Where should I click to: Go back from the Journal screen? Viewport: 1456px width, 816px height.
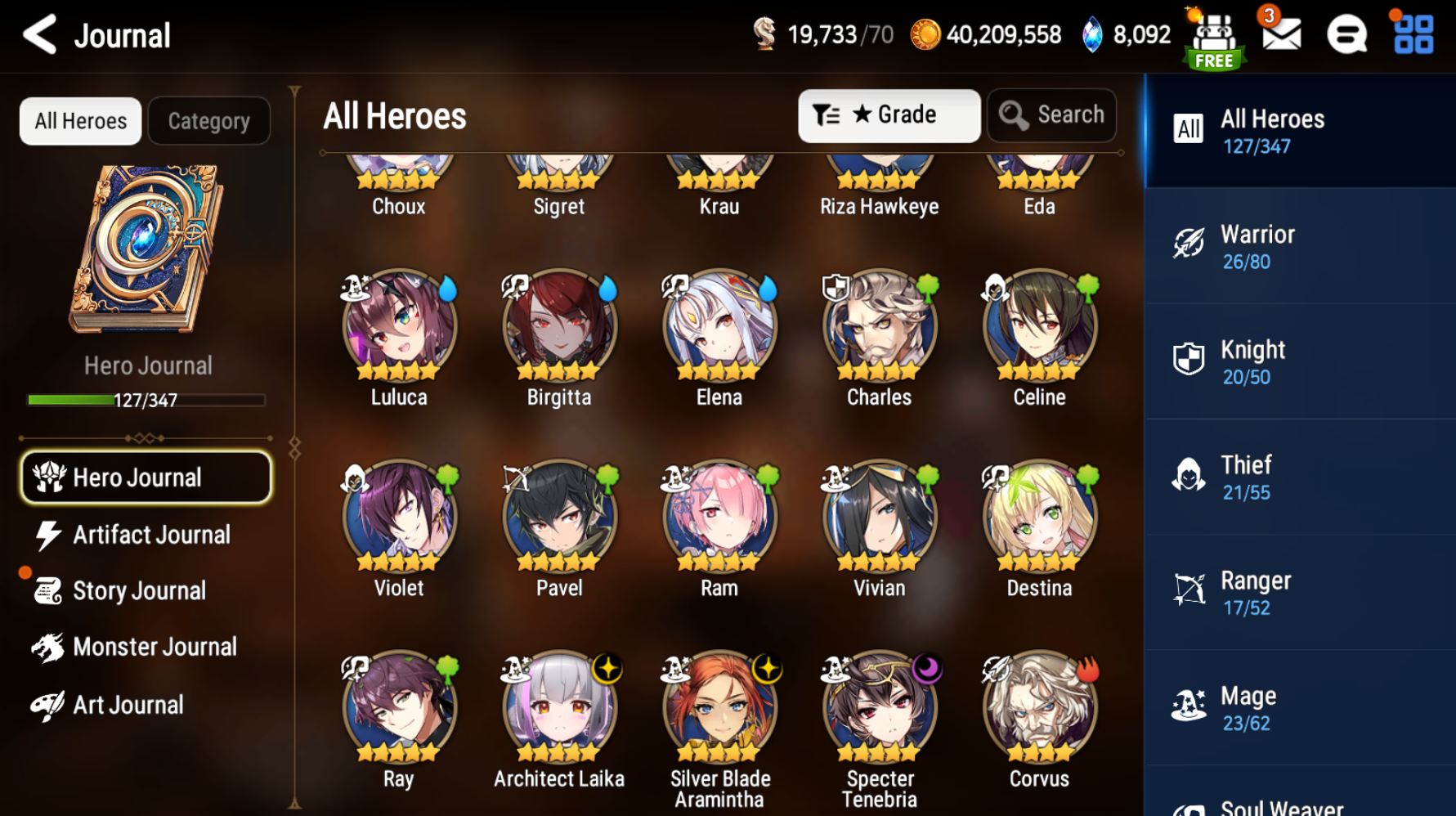click(x=39, y=35)
